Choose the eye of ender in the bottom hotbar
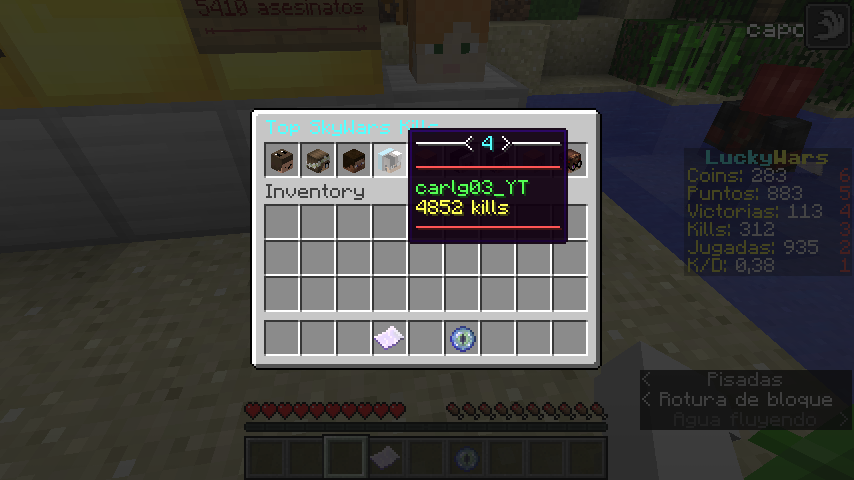 466,458
